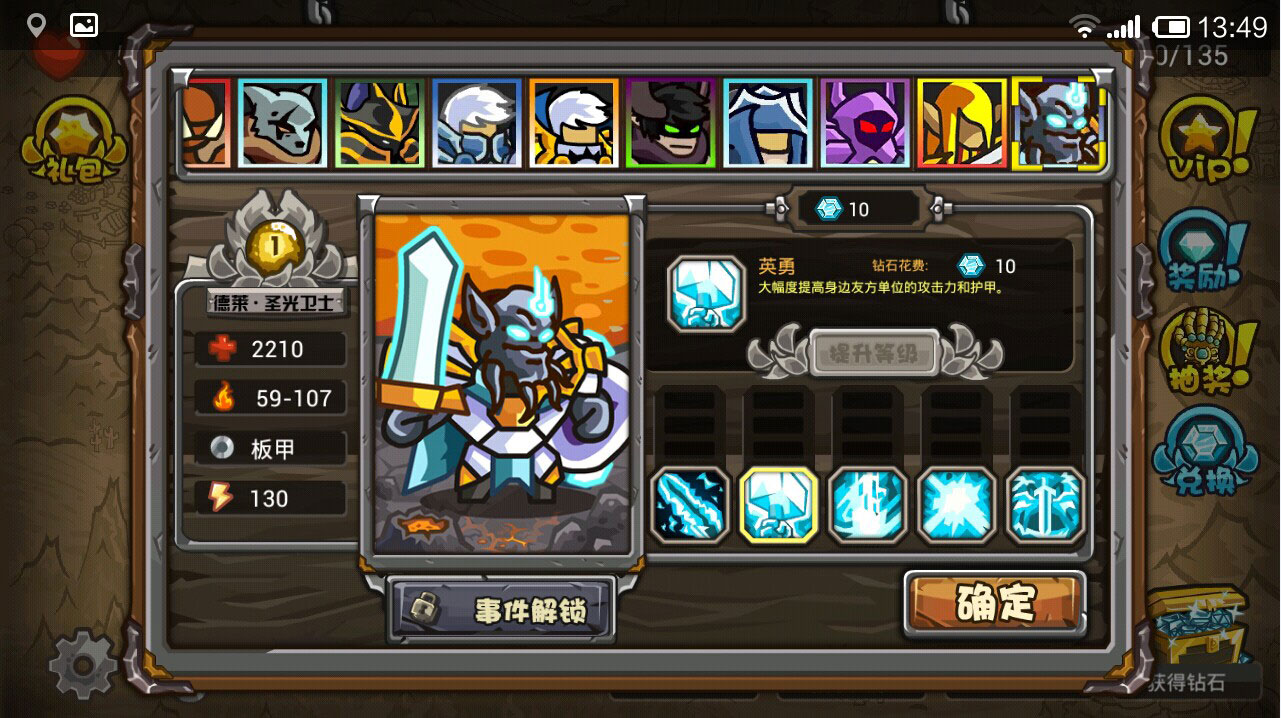
Task: Open the 抽奖 lottery draw
Action: [x=1207, y=351]
